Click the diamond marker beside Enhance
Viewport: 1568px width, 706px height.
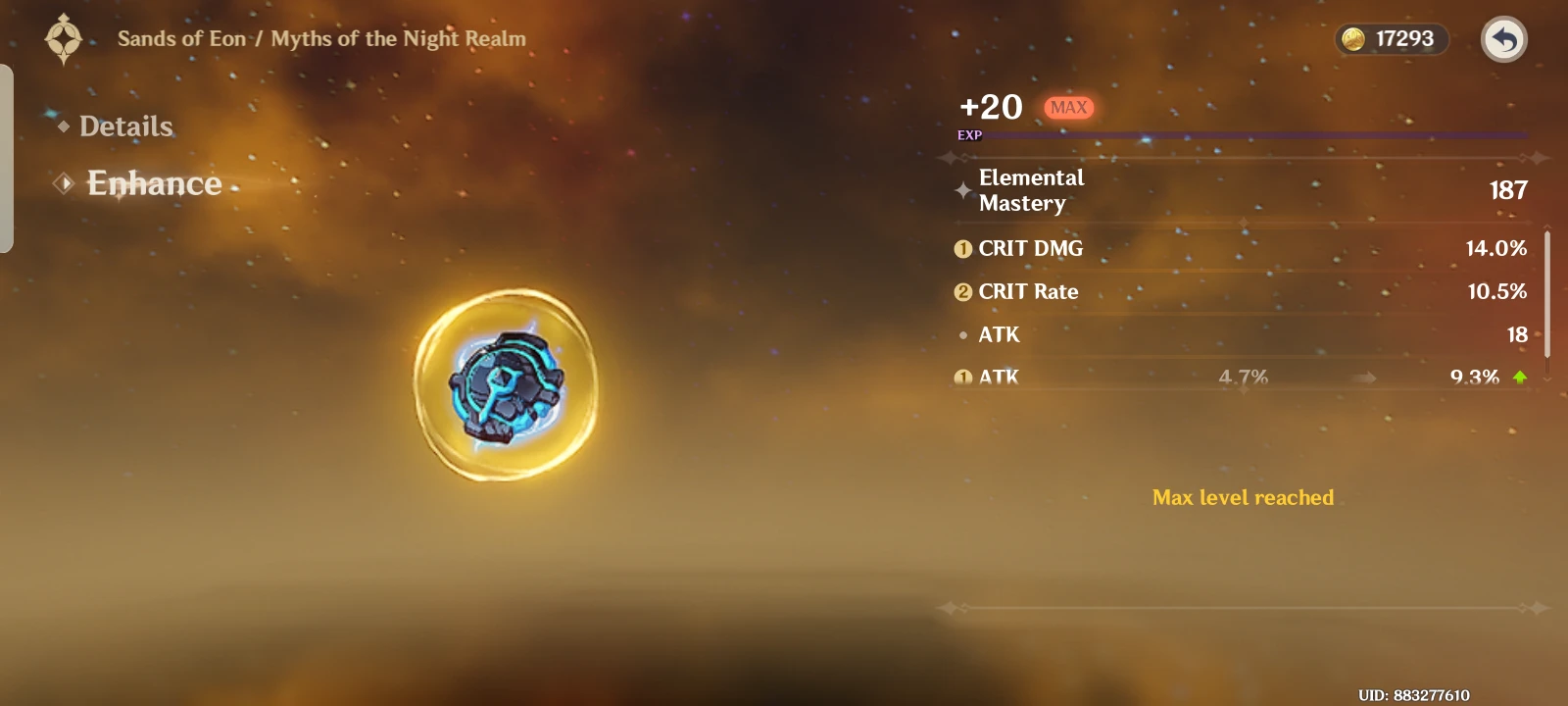(64, 183)
